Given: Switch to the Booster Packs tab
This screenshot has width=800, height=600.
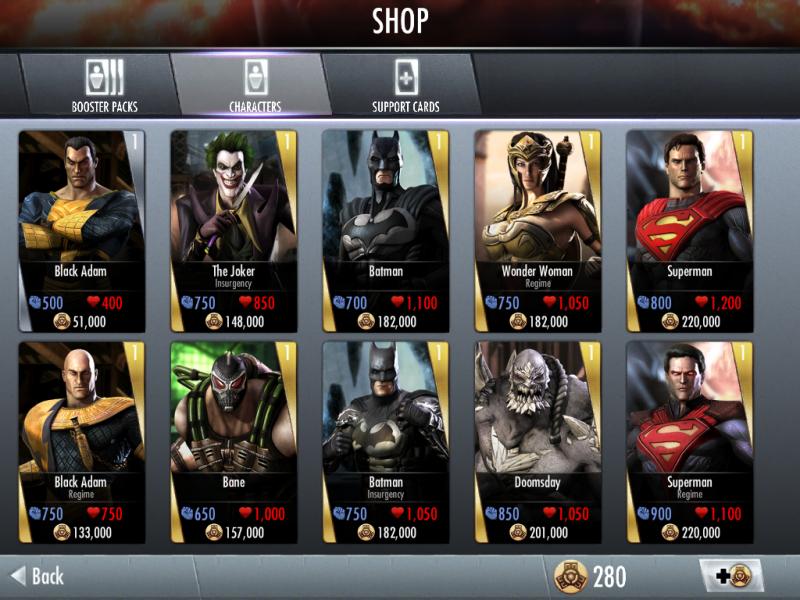Looking at the screenshot, I should (104, 85).
